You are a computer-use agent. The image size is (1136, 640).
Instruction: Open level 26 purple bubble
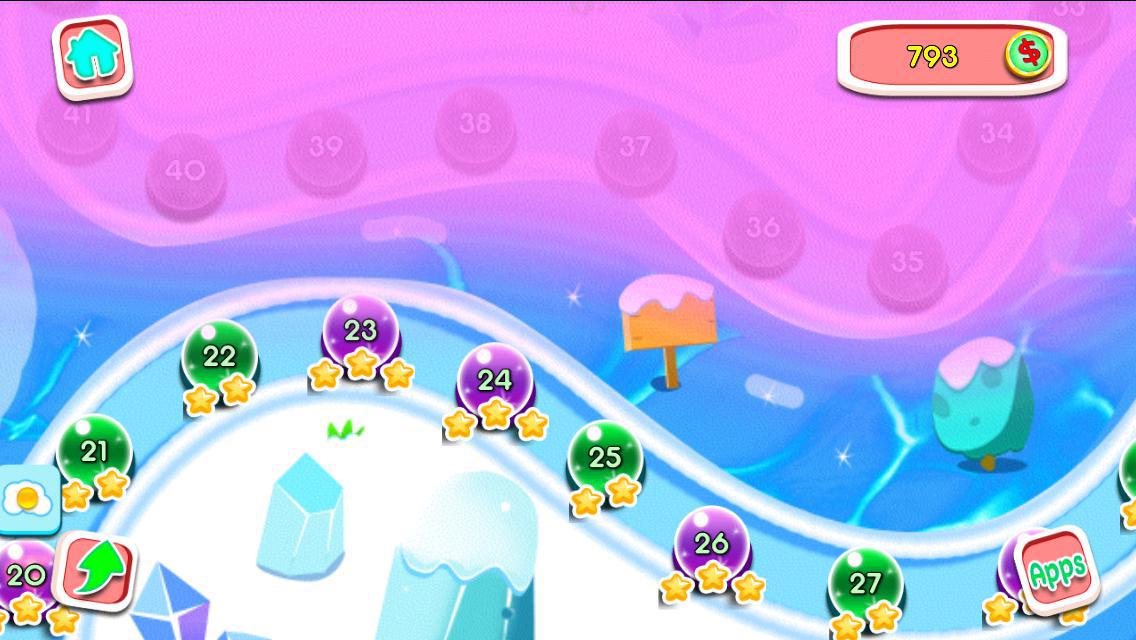coord(711,543)
